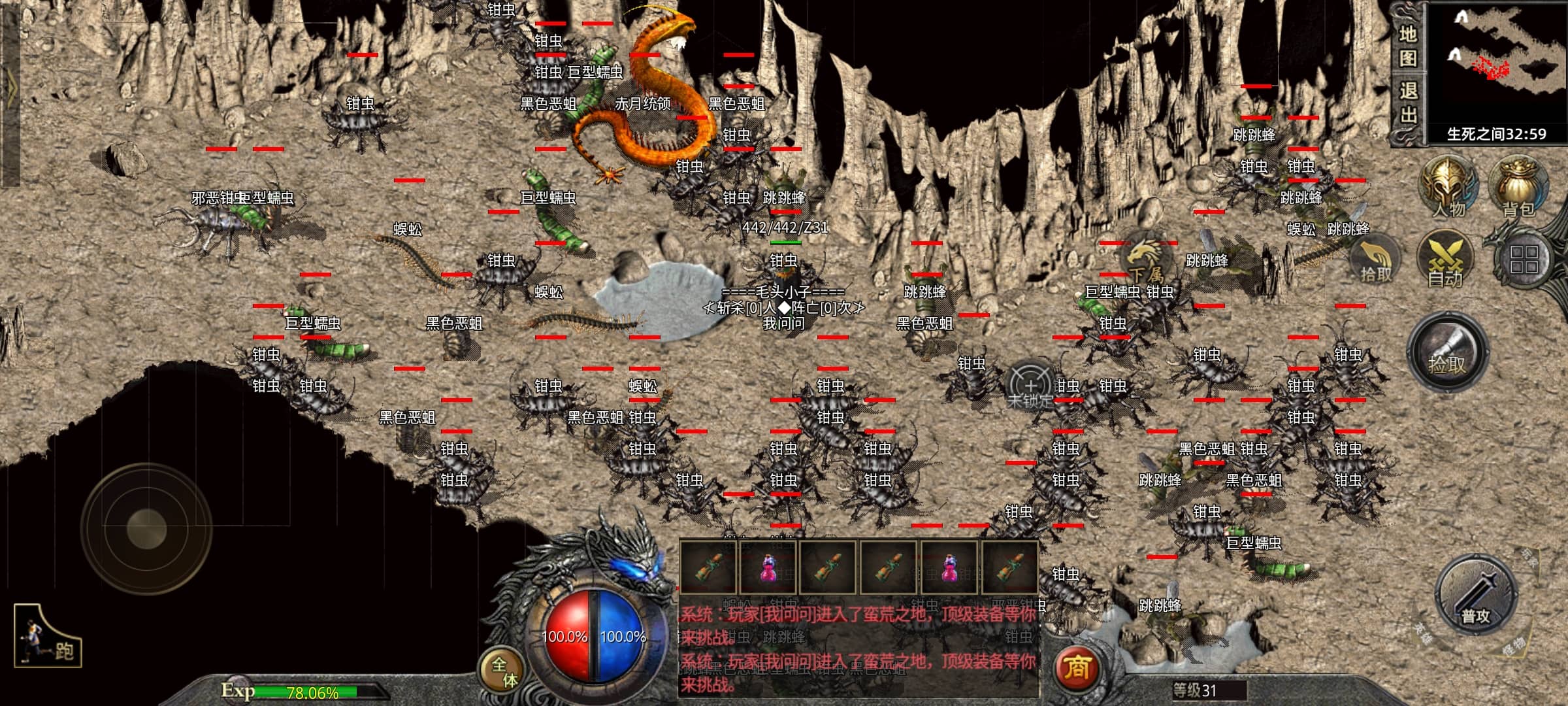Open the red 商 shop button

click(1077, 668)
